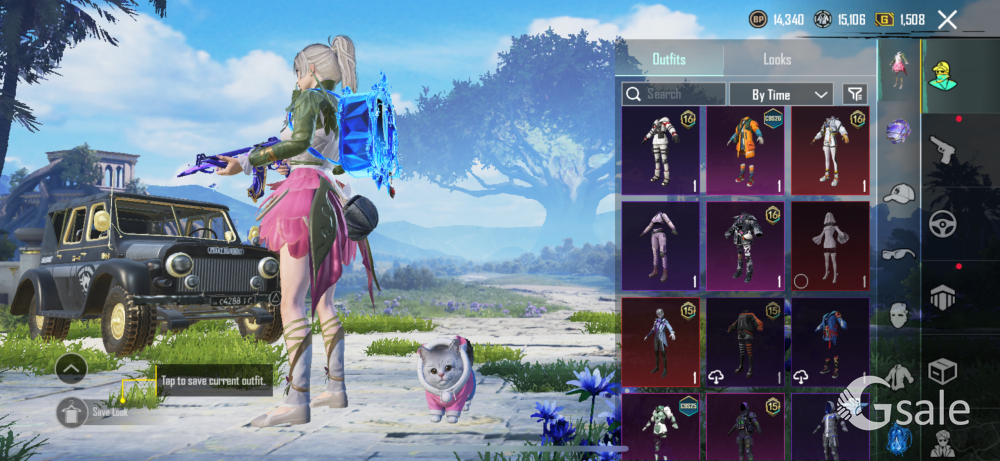Open the outfit filter options
The height and width of the screenshot is (461, 1000).
click(855, 94)
